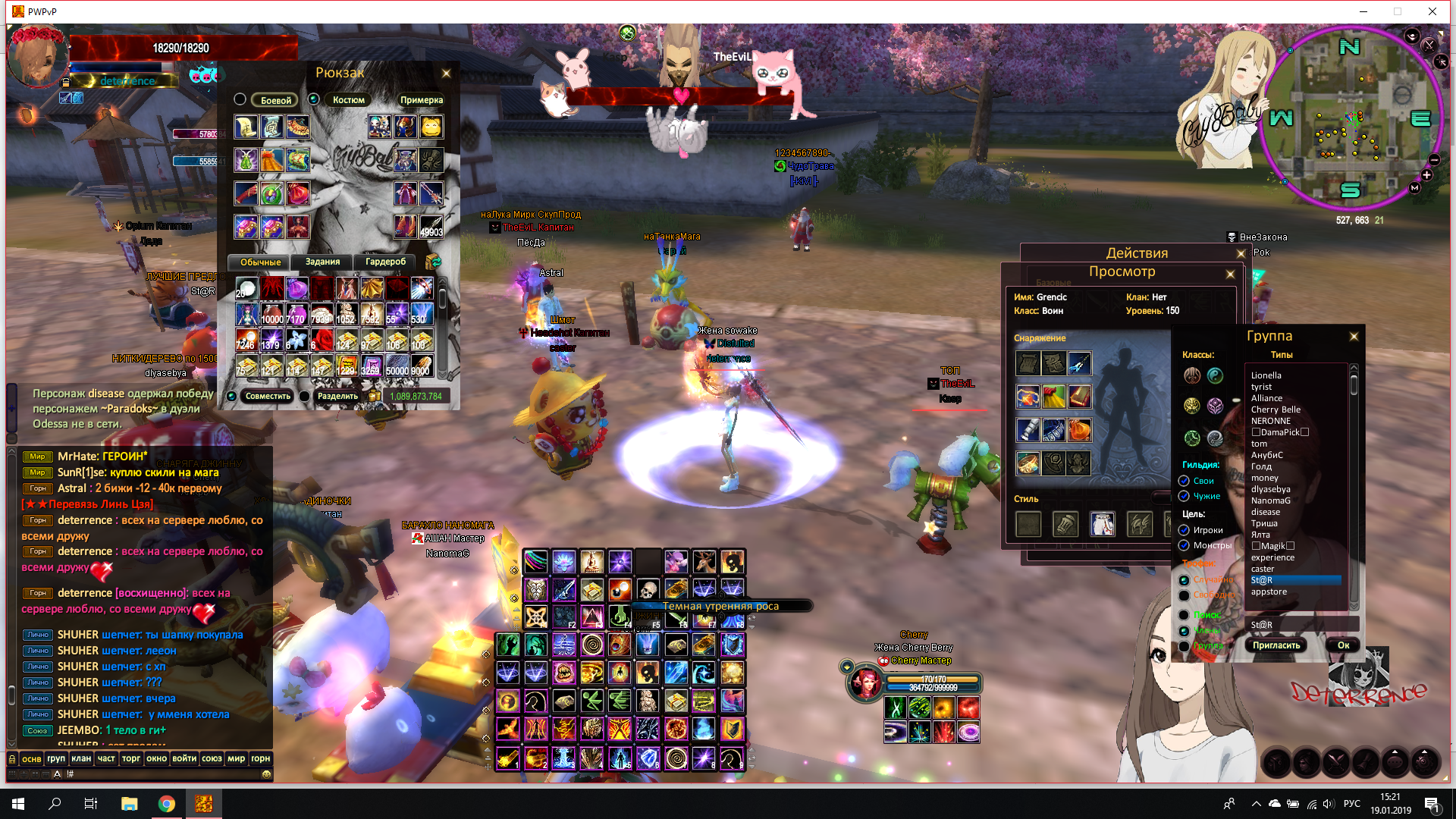This screenshot has height=819, width=1456.
Task: Switch to the Костюм equipment view
Action: 348,100
